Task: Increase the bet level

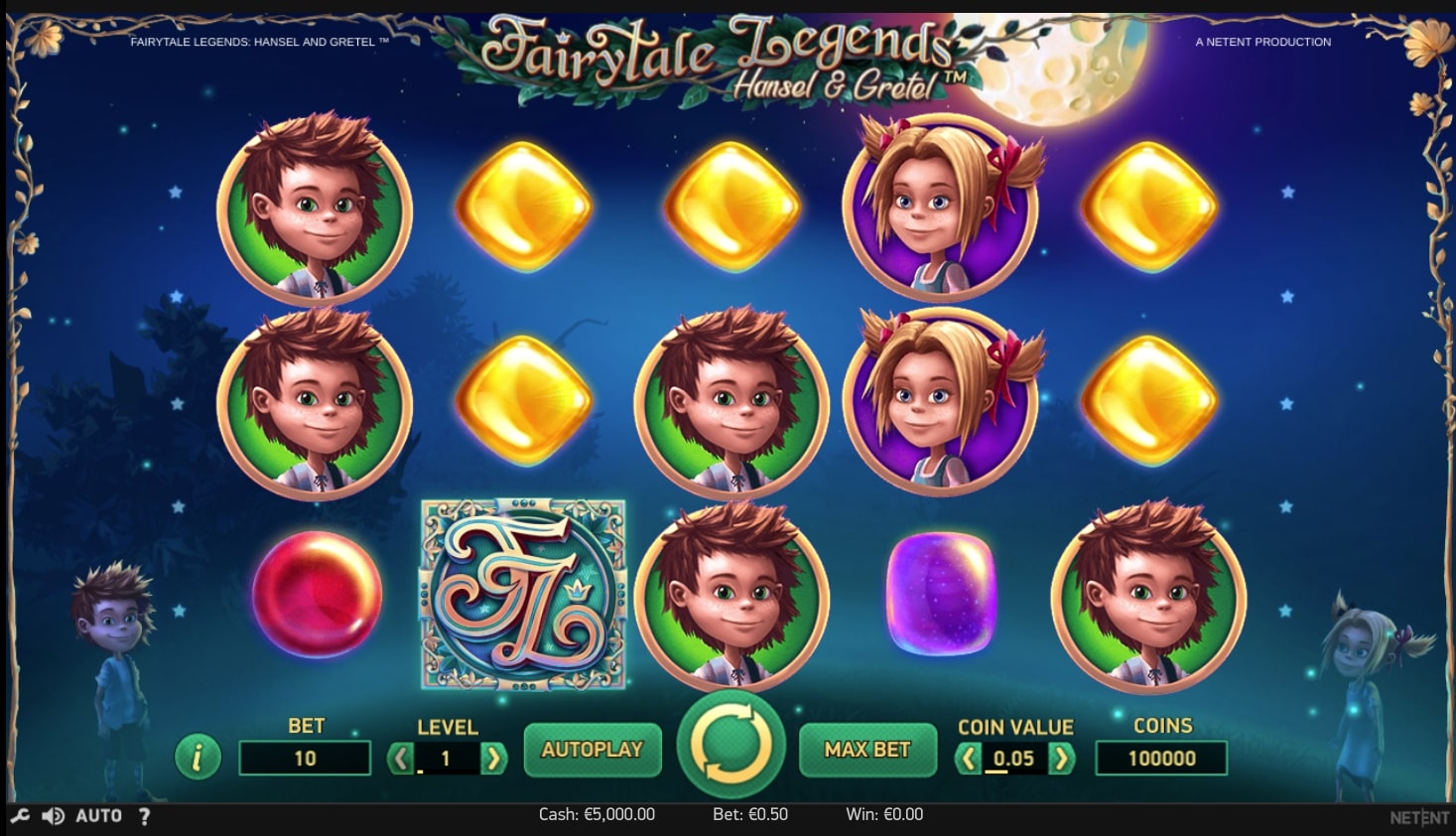Action: coord(492,760)
